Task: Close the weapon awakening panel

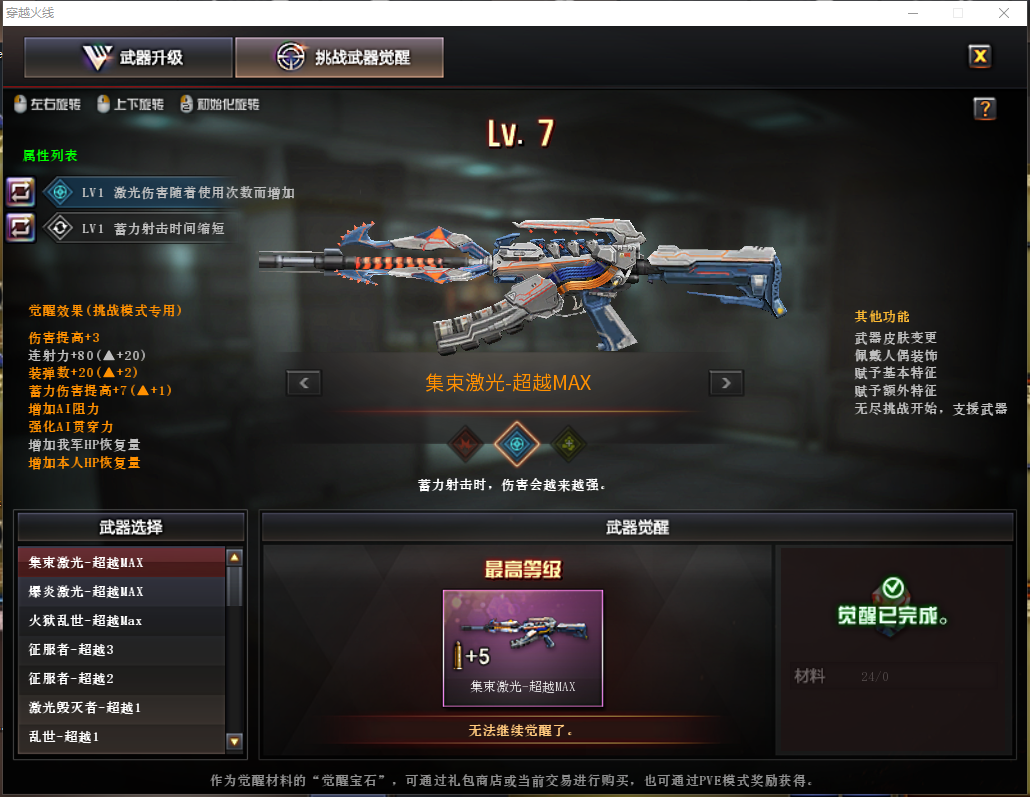Action: [980, 57]
